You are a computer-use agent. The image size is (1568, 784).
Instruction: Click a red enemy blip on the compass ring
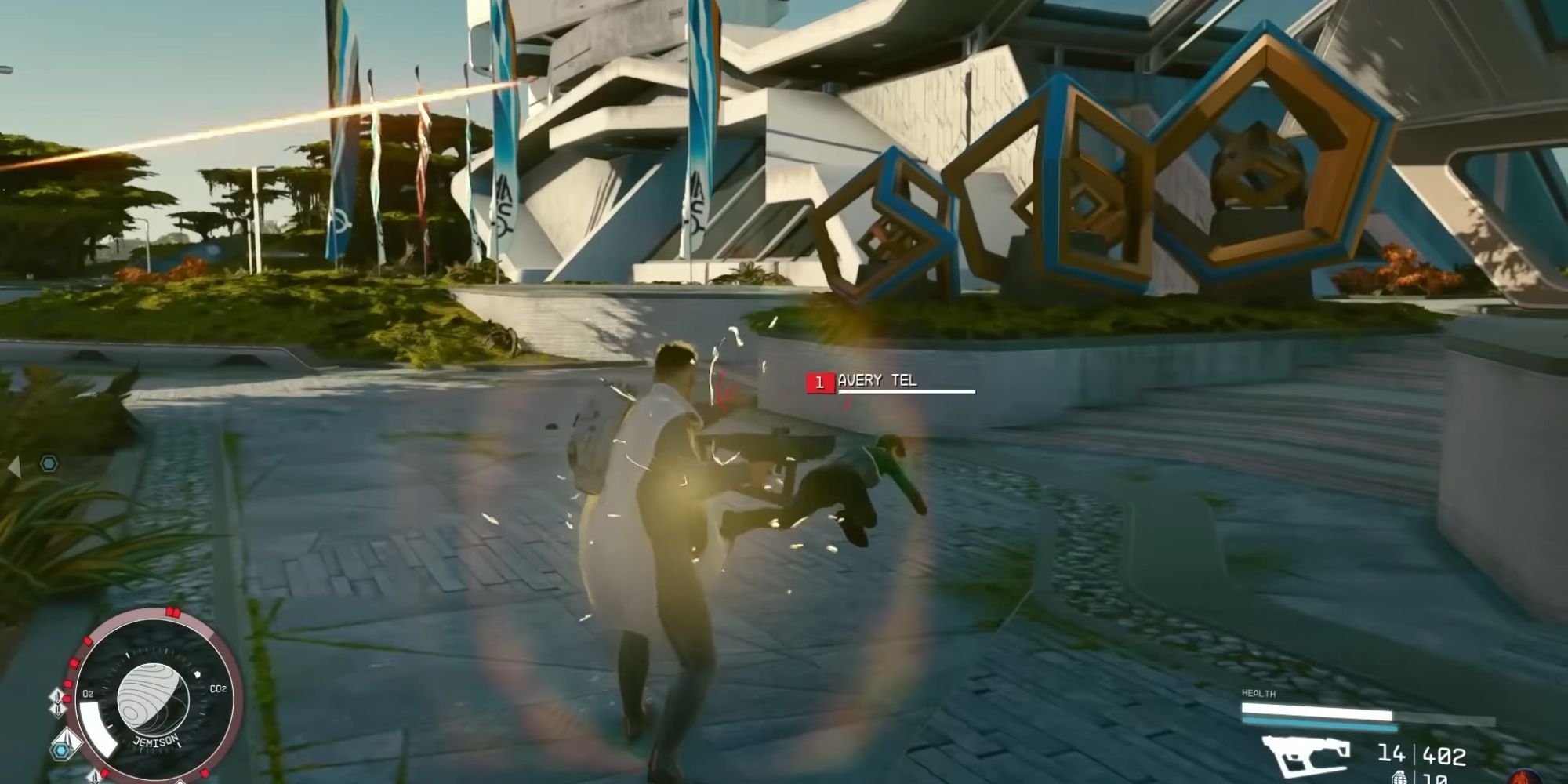74,662
